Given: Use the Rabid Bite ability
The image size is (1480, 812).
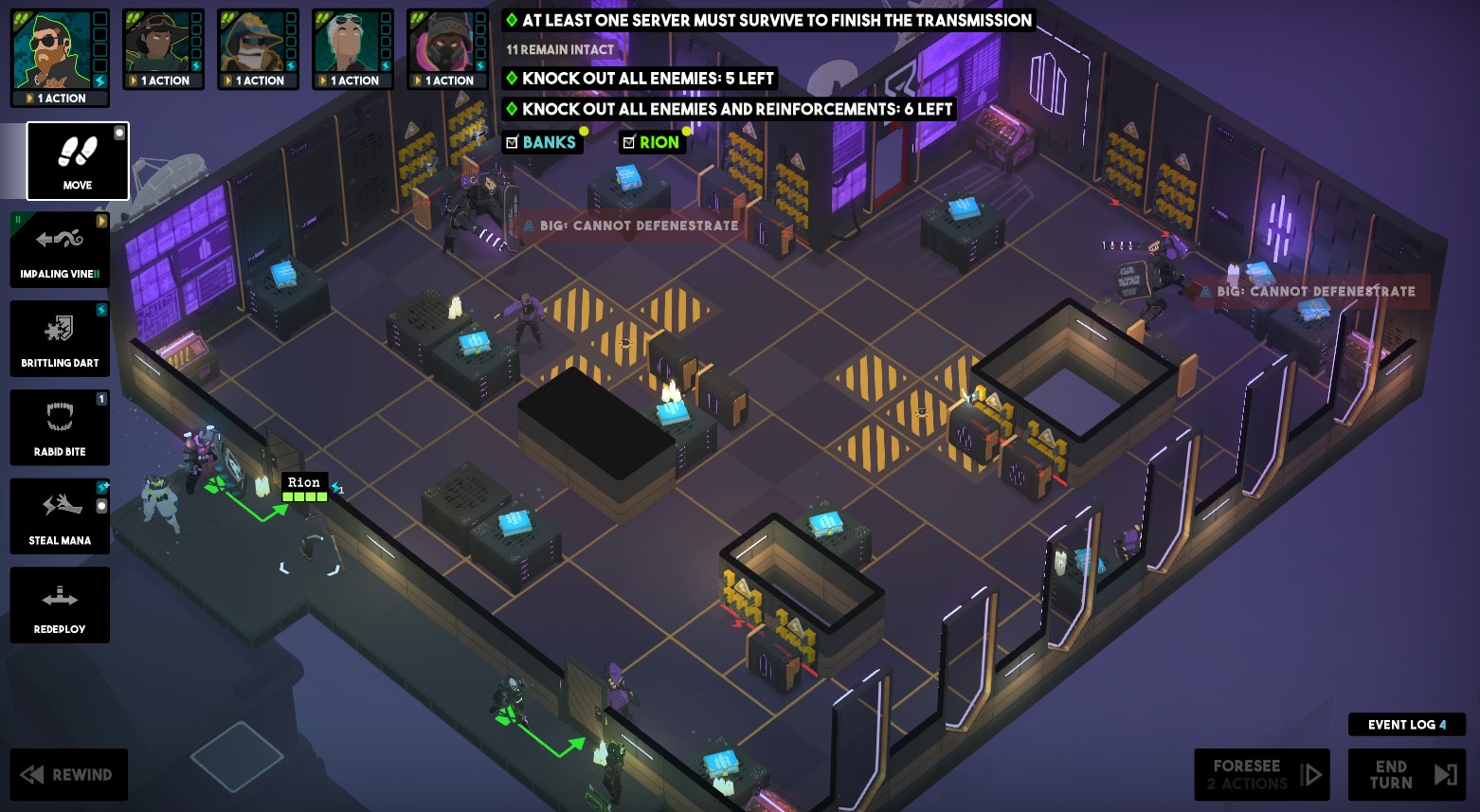Looking at the screenshot, I should 60,427.
